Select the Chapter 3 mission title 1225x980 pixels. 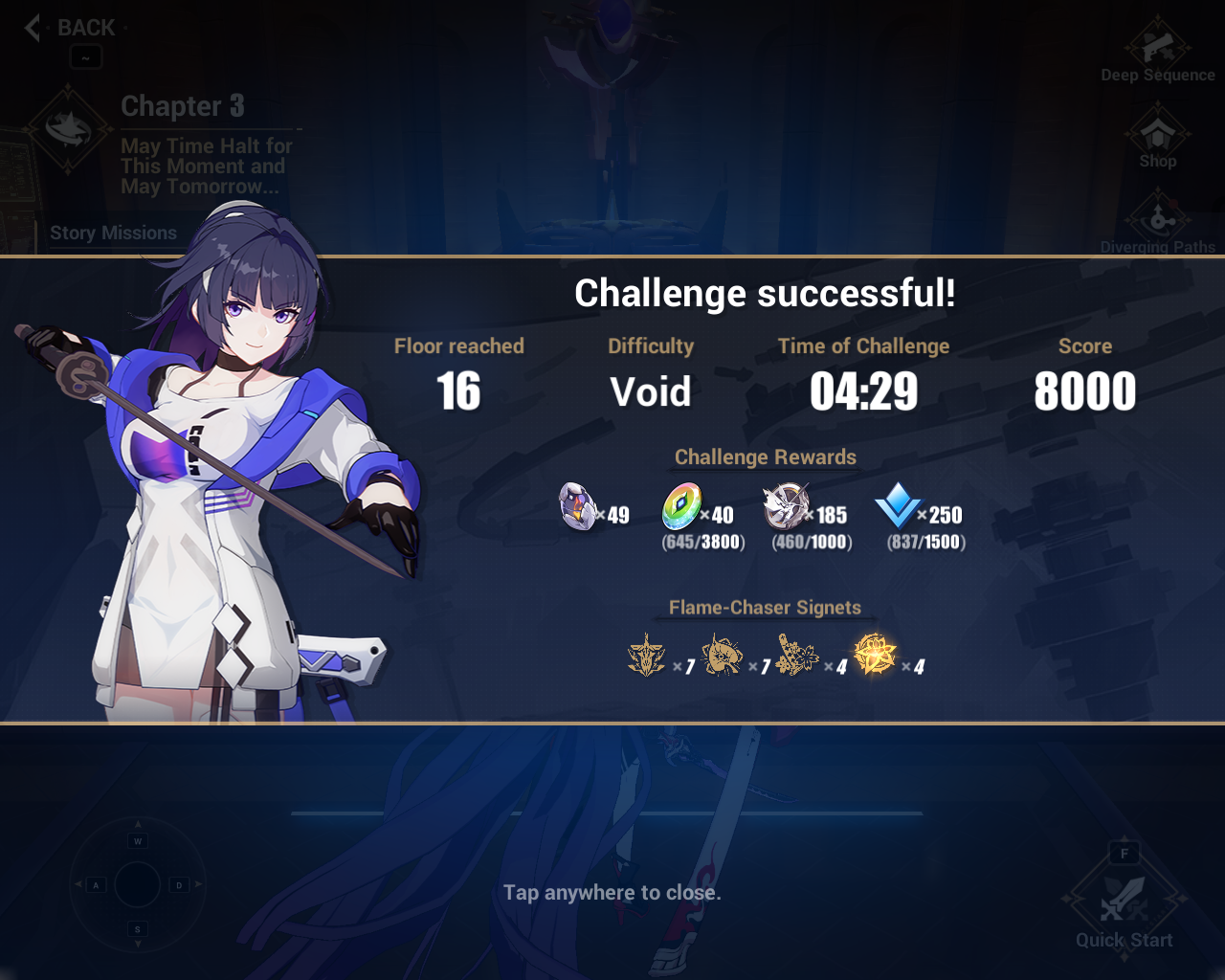182,106
